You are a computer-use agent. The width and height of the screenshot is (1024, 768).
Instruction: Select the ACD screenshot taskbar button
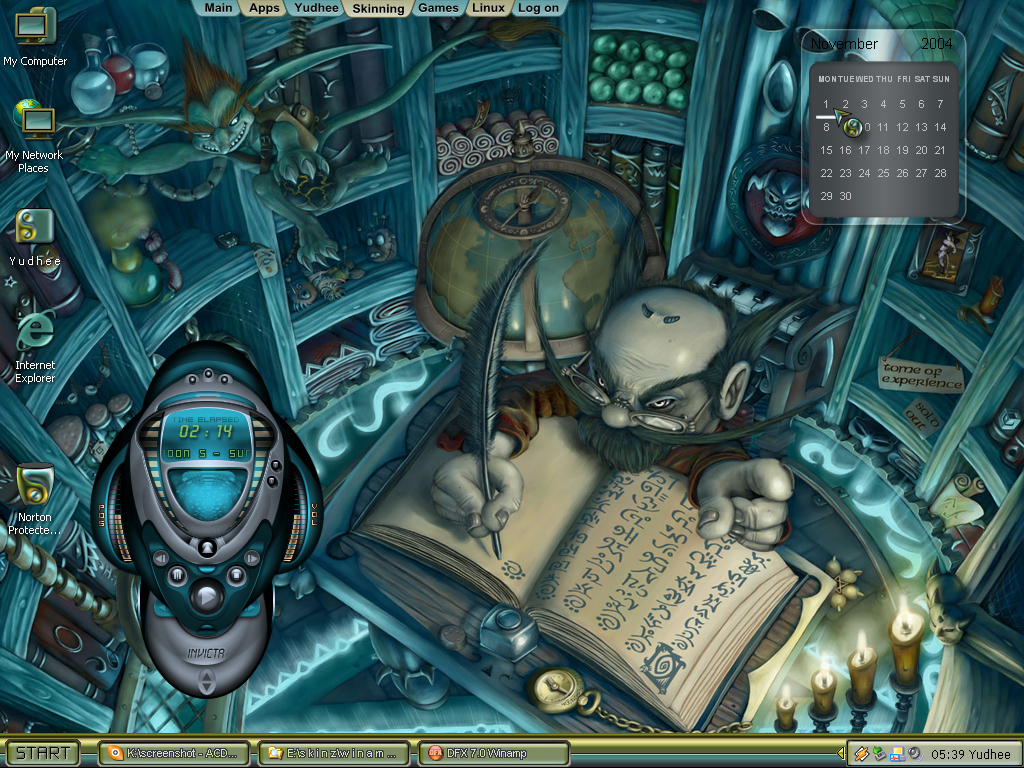click(x=173, y=753)
